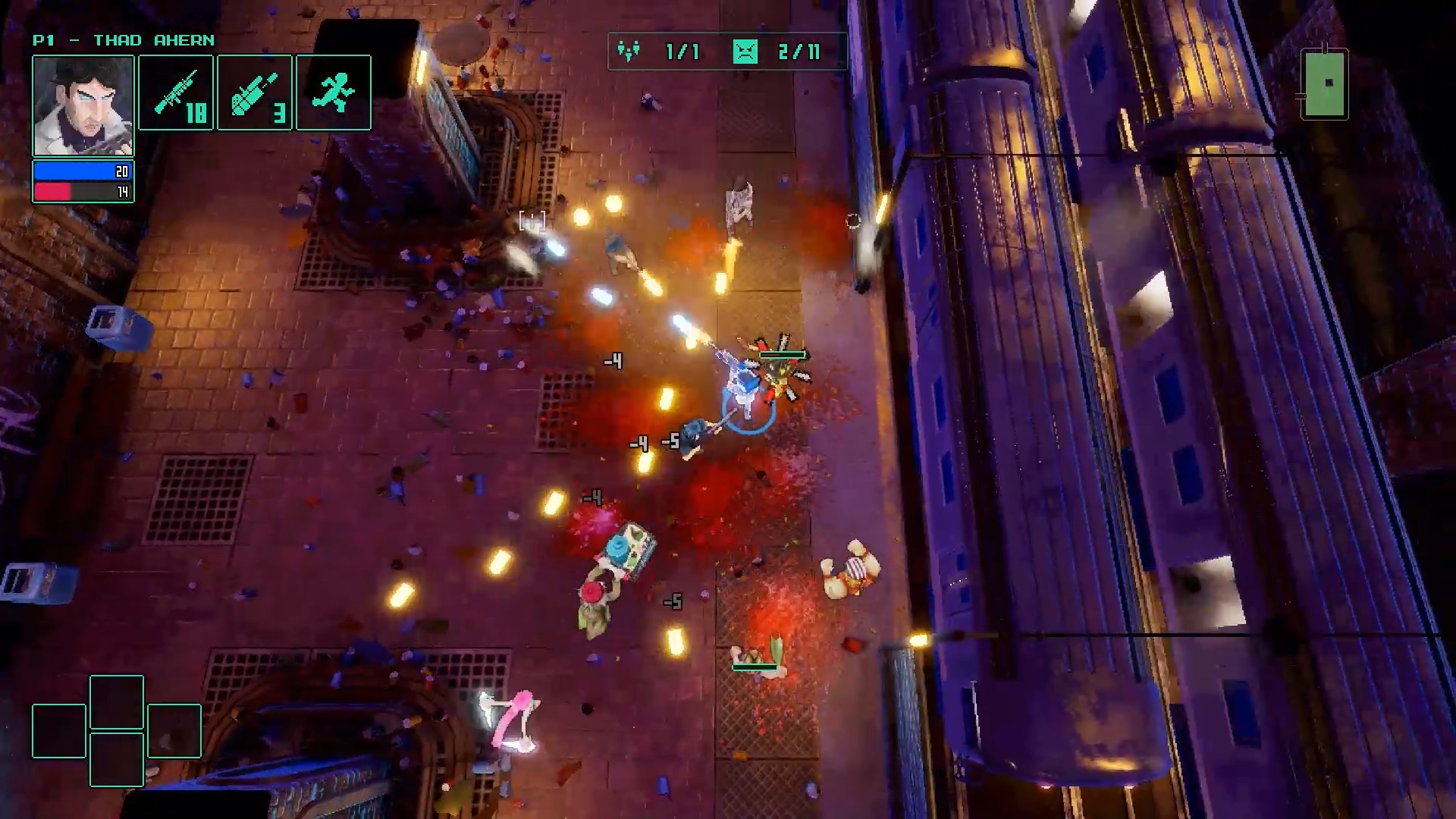Check the angry face enemy kill tracker

pyautogui.click(x=745, y=52)
